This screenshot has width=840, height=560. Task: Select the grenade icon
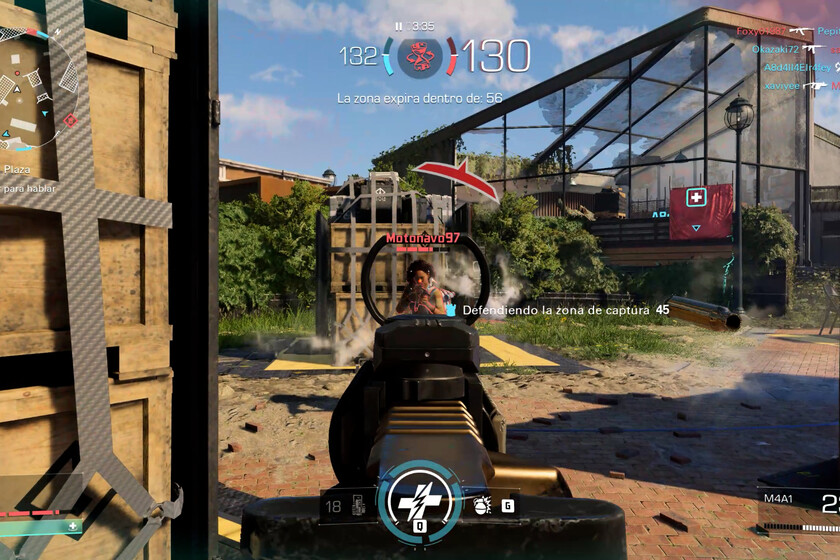point(481,506)
